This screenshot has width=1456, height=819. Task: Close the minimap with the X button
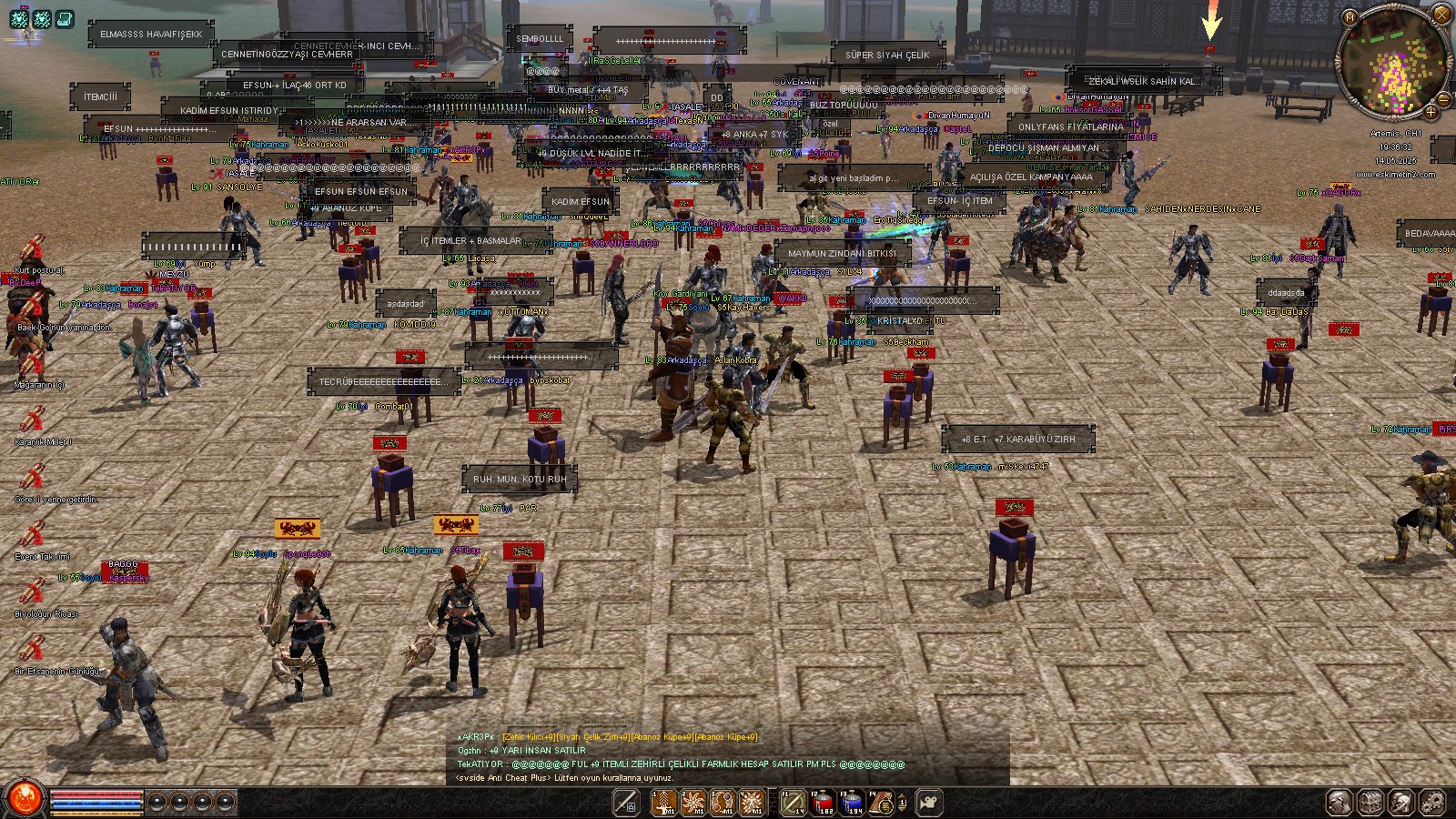pos(1441,15)
